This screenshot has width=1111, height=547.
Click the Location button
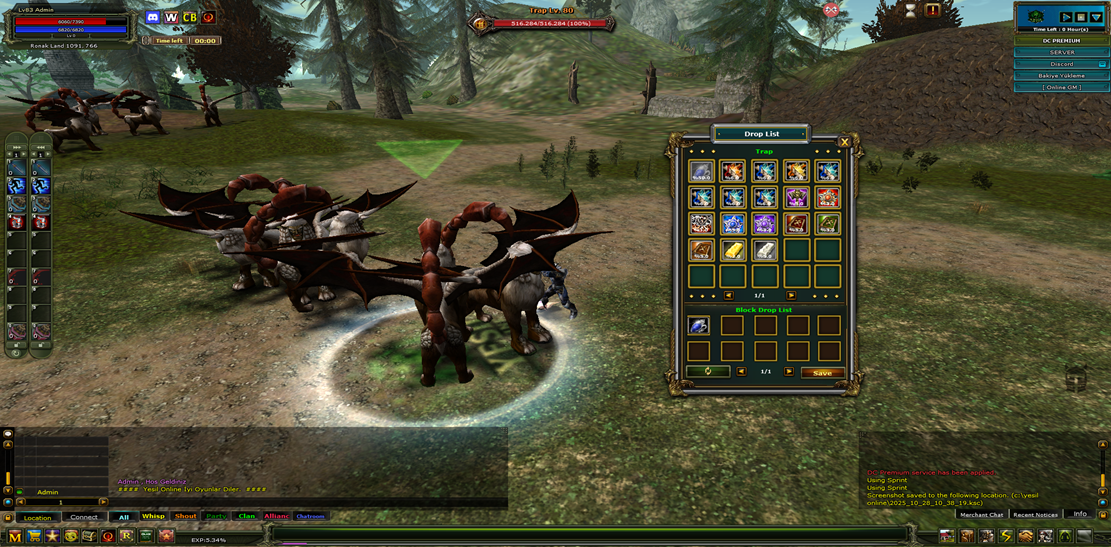click(37, 518)
